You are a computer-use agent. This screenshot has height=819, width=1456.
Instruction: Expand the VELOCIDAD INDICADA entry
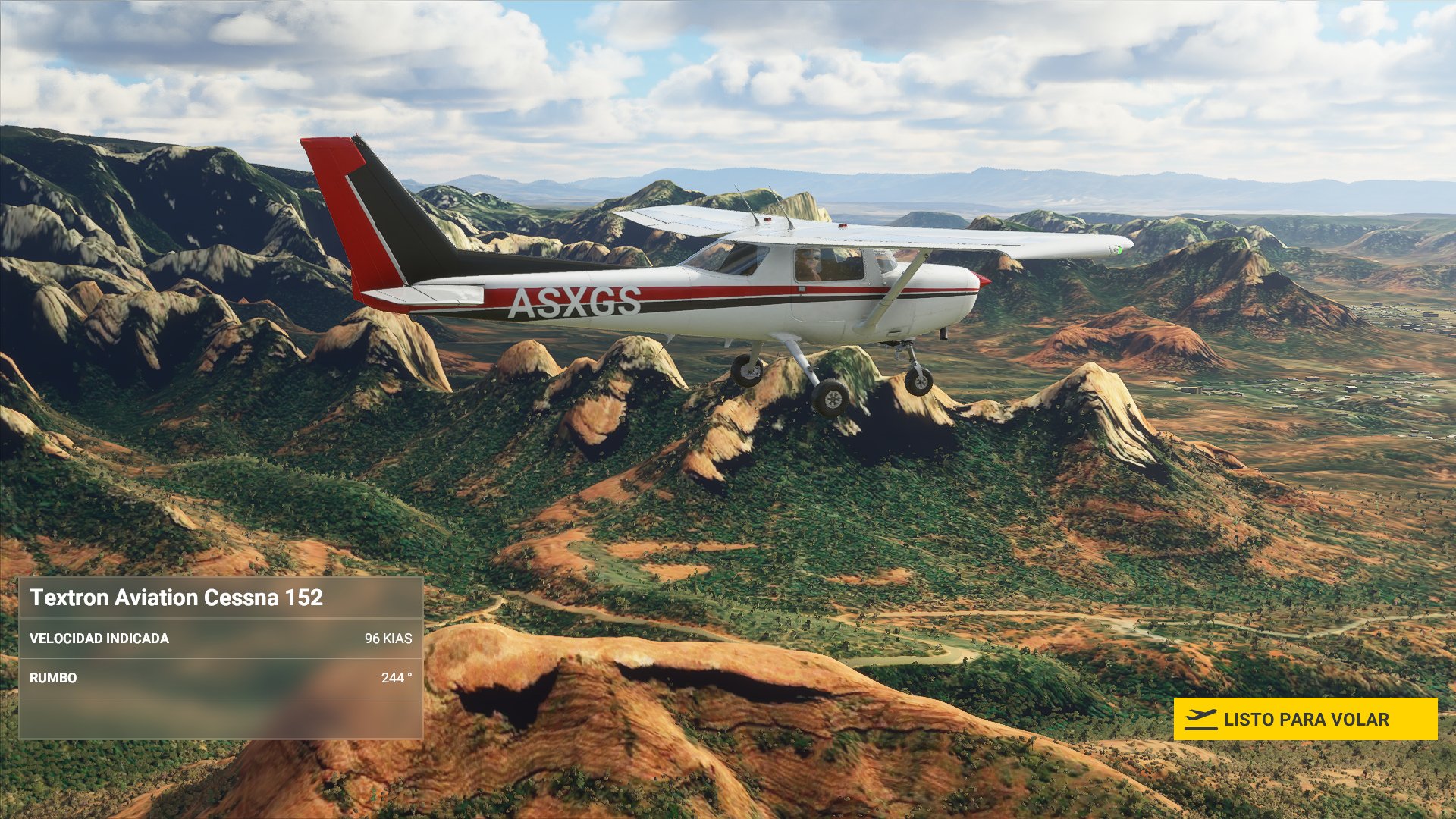point(220,639)
